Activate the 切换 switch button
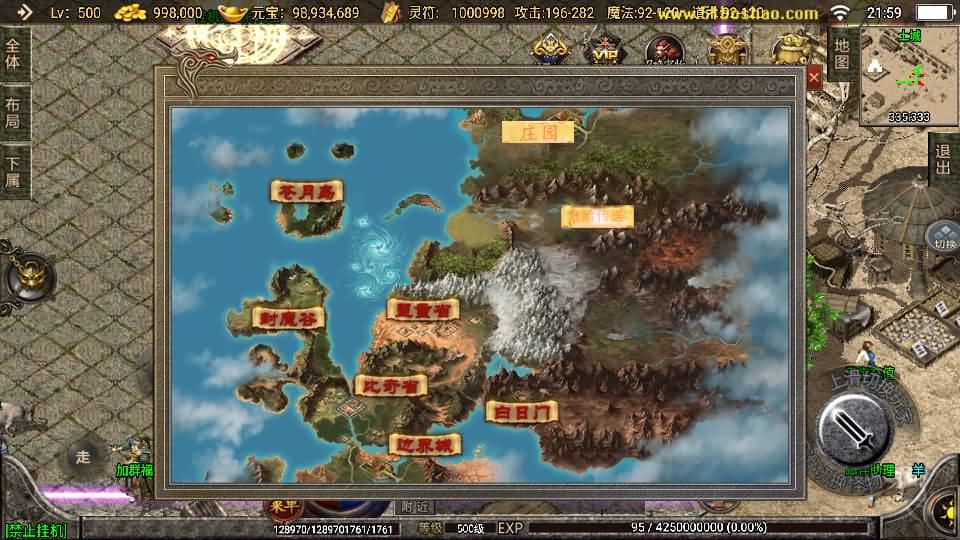Image resolution: width=960 pixels, height=540 pixels. (x=943, y=237)
